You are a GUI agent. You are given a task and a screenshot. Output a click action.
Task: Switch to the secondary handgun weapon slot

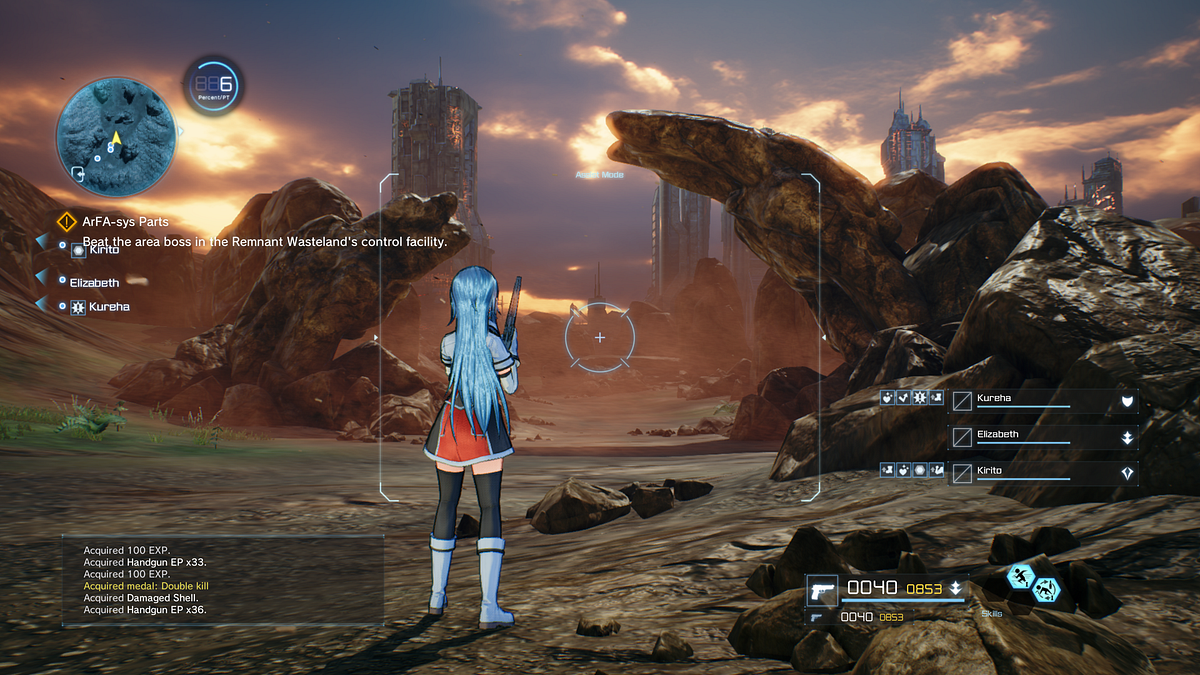click(x=817, y=618)
